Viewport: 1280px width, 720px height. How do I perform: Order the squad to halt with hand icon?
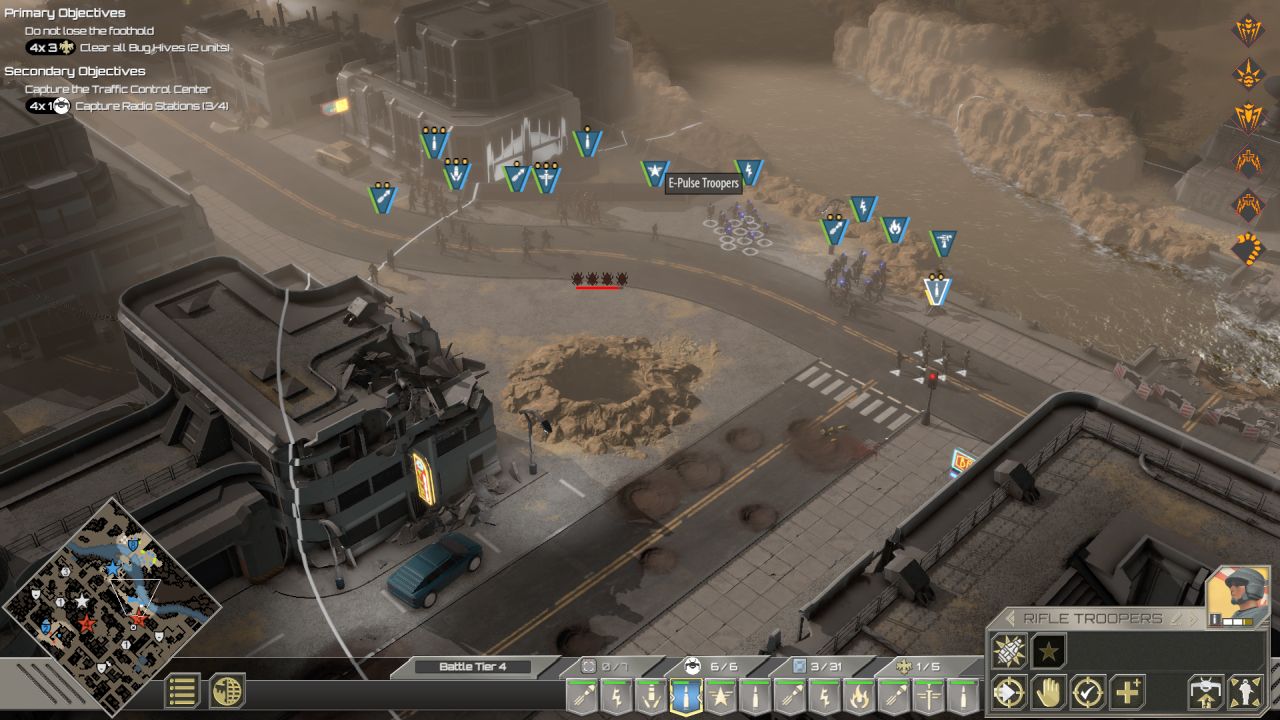tap(1048, 692)
